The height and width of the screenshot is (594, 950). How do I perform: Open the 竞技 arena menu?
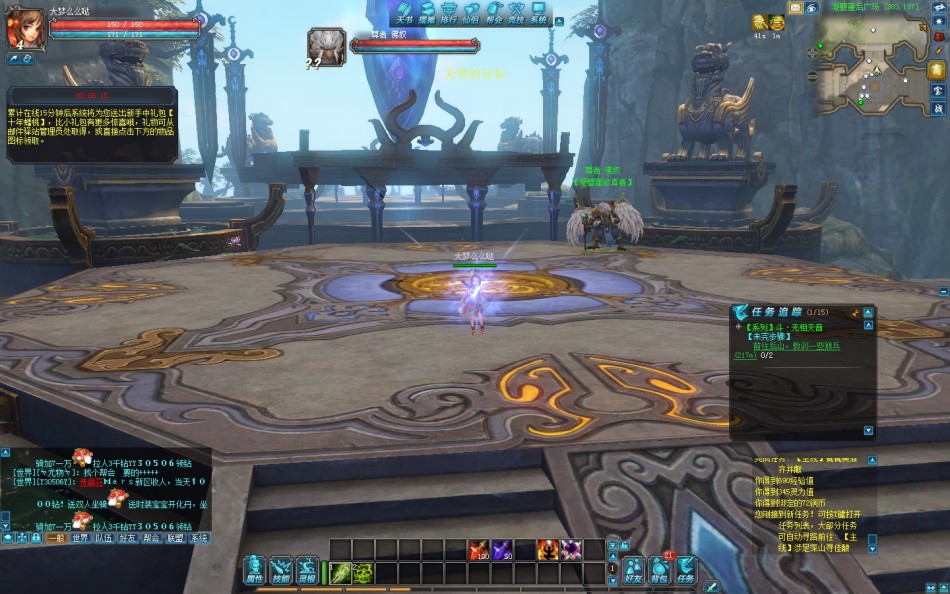point(516,12)
